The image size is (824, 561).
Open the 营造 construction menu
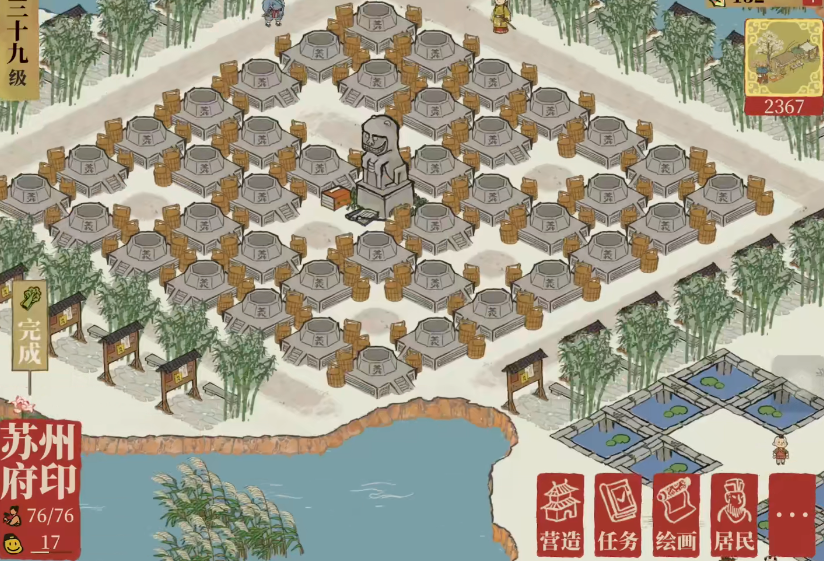tap(561, 514)
